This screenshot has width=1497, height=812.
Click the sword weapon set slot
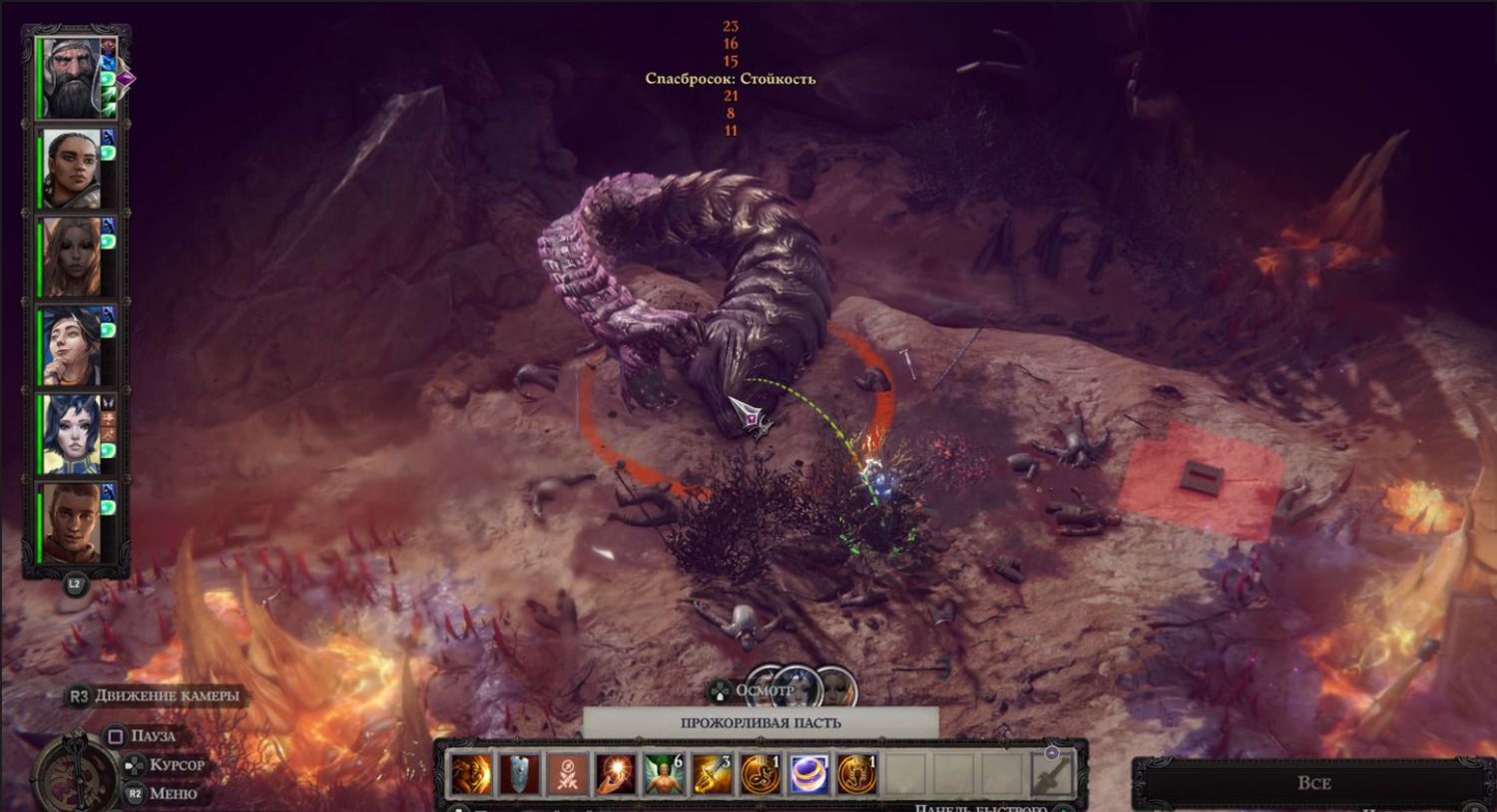(1052, 774)
